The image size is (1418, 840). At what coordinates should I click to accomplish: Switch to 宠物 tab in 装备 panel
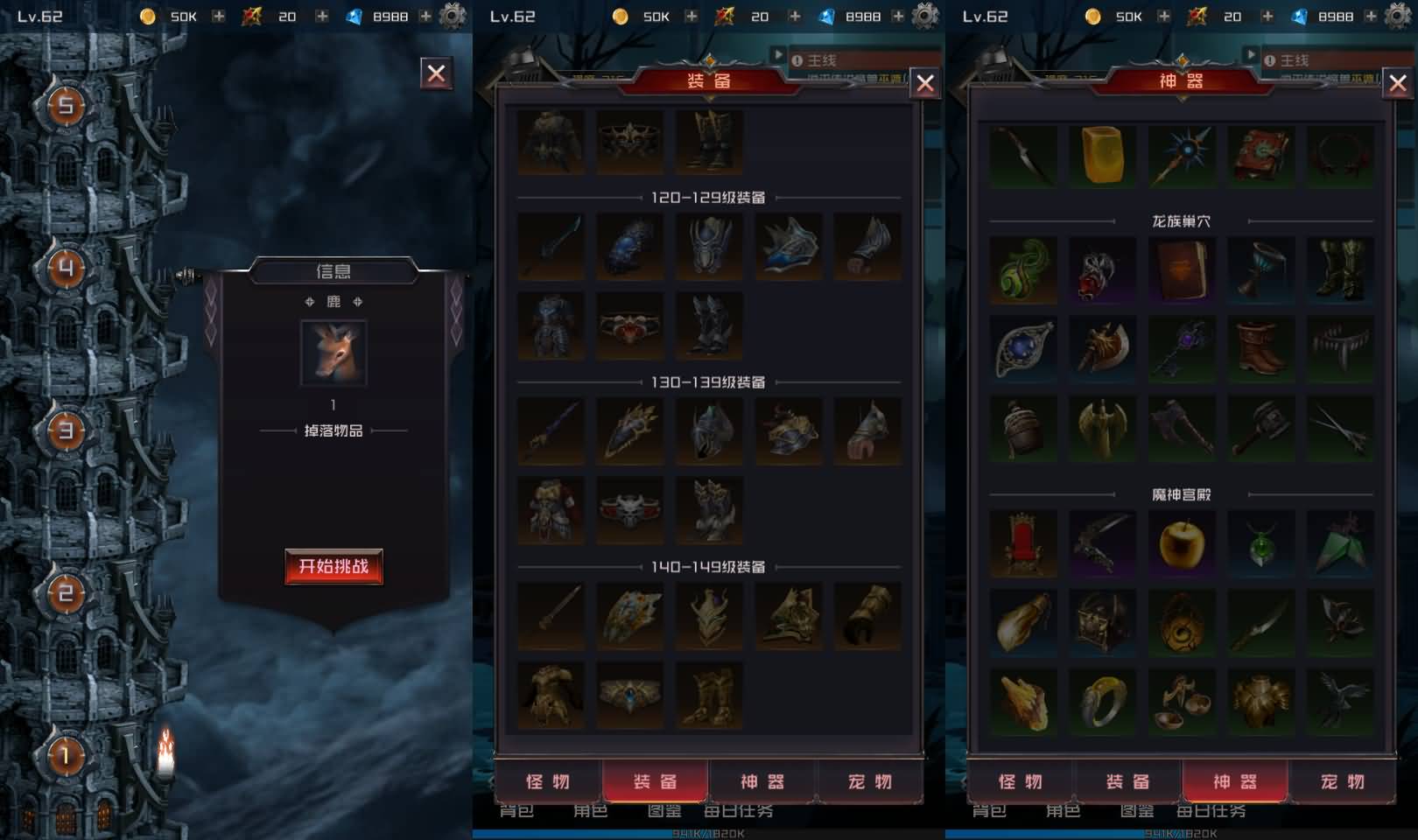click(x=869, y=781)
